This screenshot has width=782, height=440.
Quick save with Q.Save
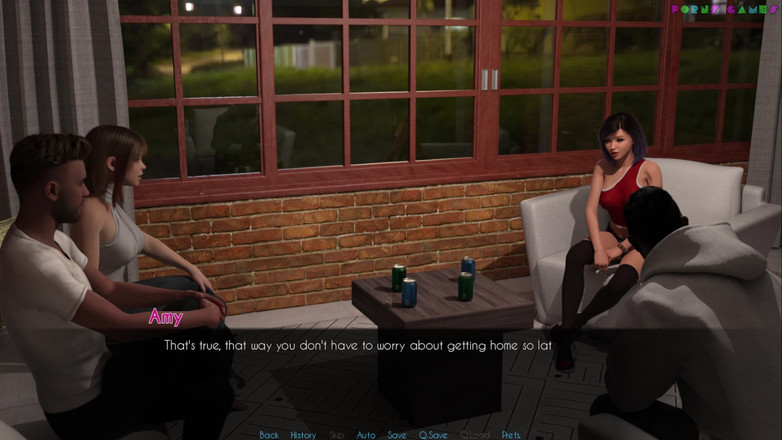point(434,435)
